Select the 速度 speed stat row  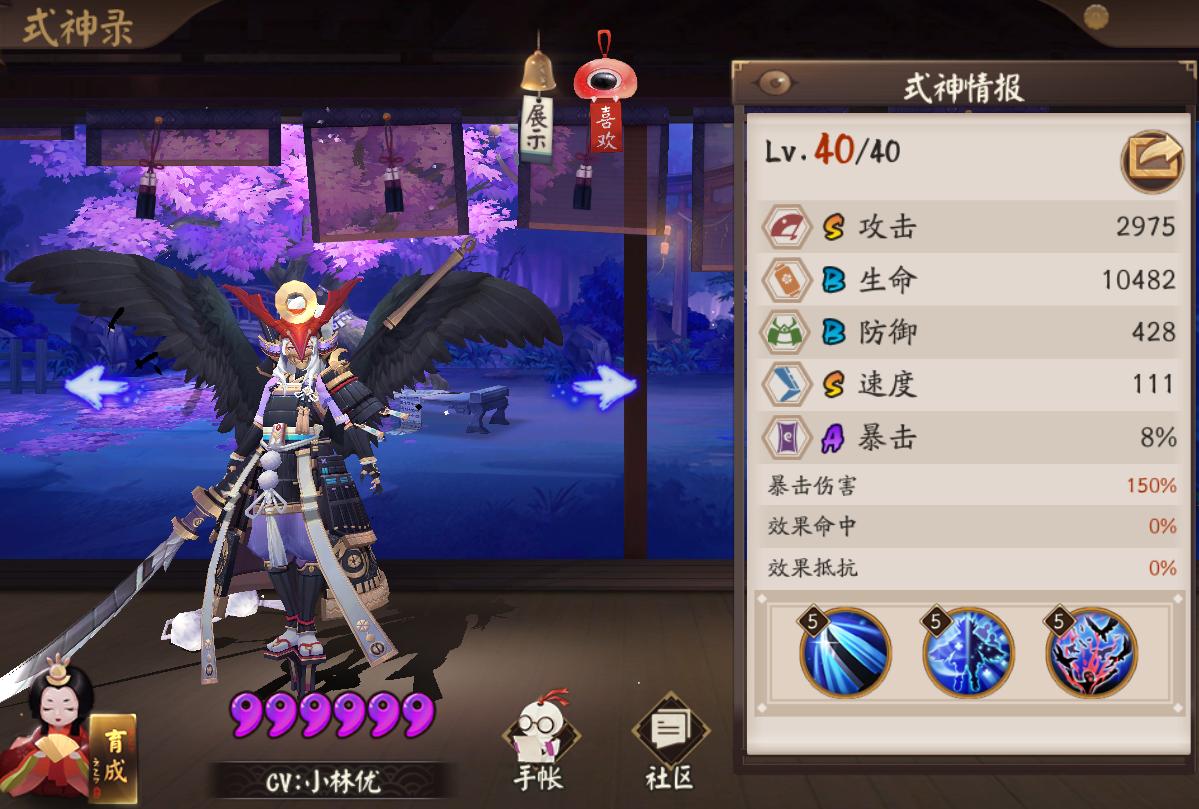969,385
